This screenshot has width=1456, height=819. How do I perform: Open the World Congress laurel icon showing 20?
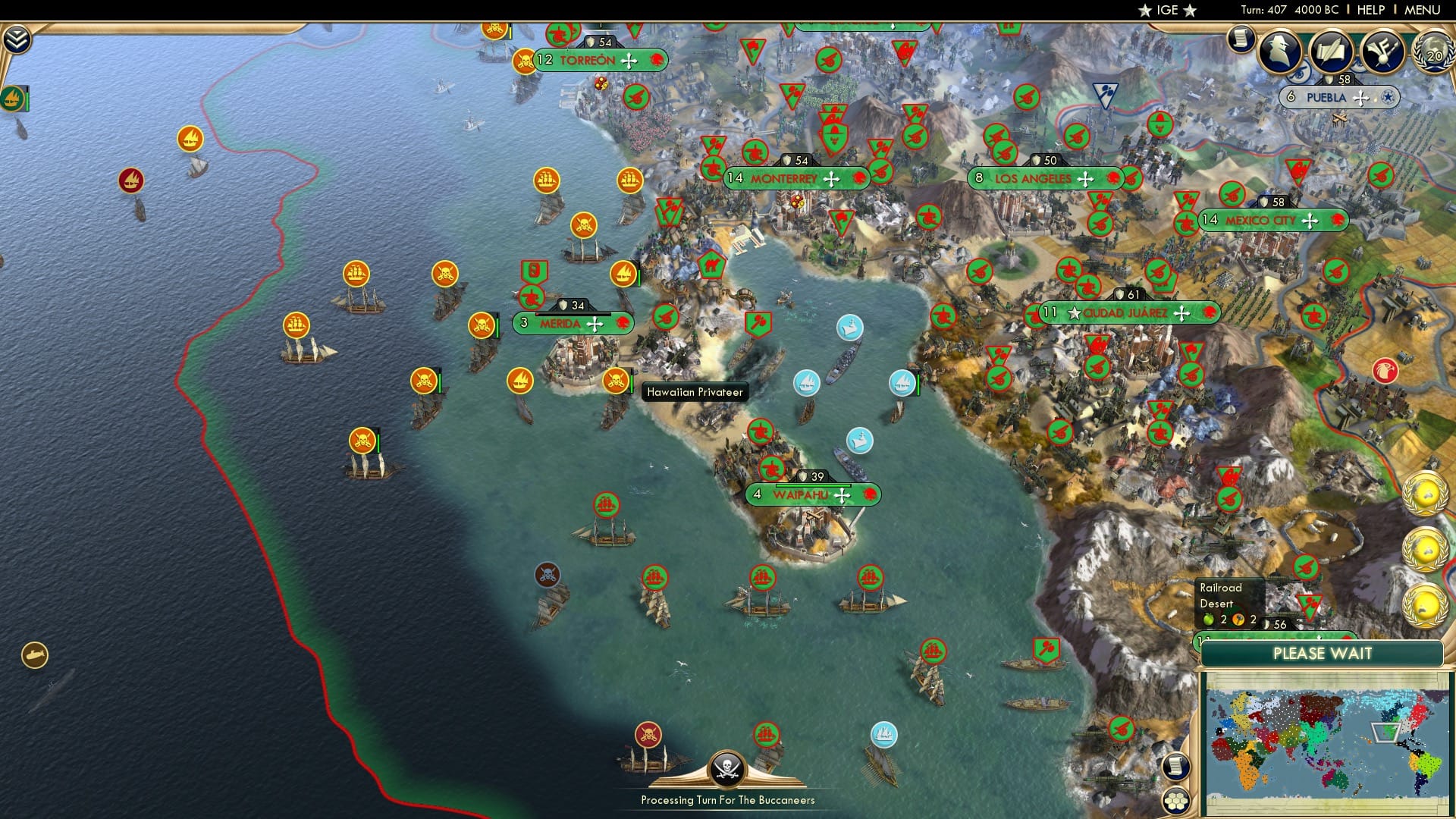[x=1433, y=53]
